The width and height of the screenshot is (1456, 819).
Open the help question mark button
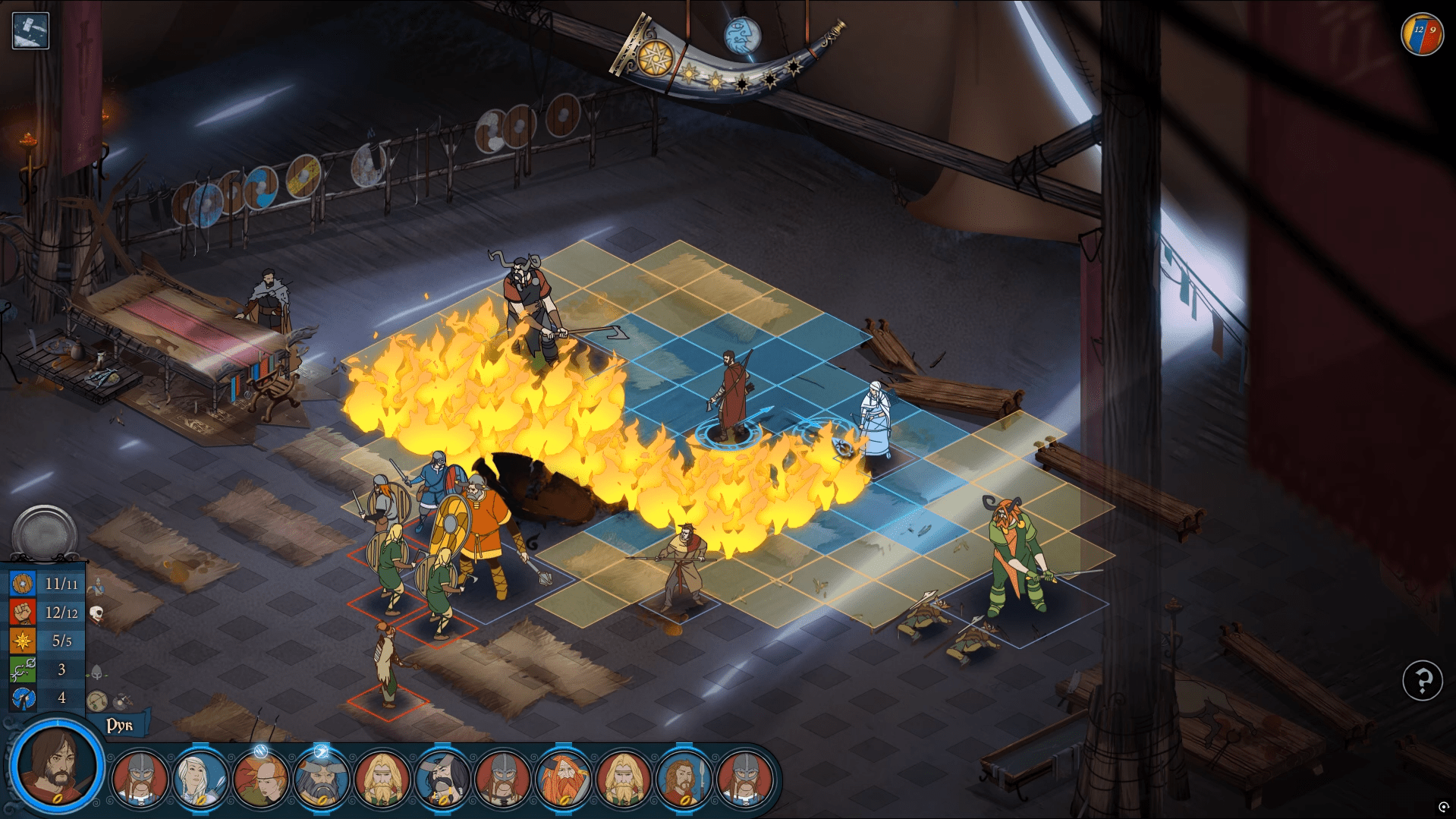point(1422,680)
